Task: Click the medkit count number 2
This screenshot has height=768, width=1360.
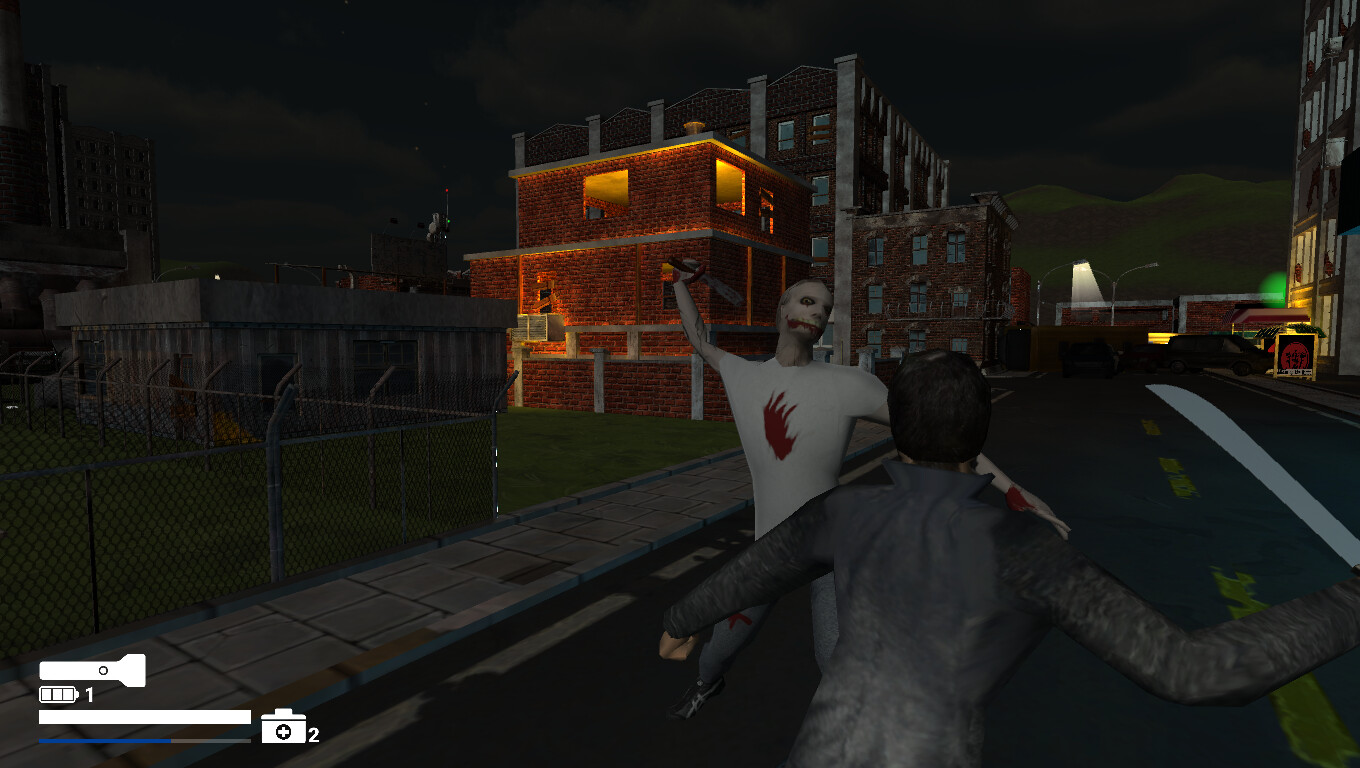Action: tap(313, 735)
